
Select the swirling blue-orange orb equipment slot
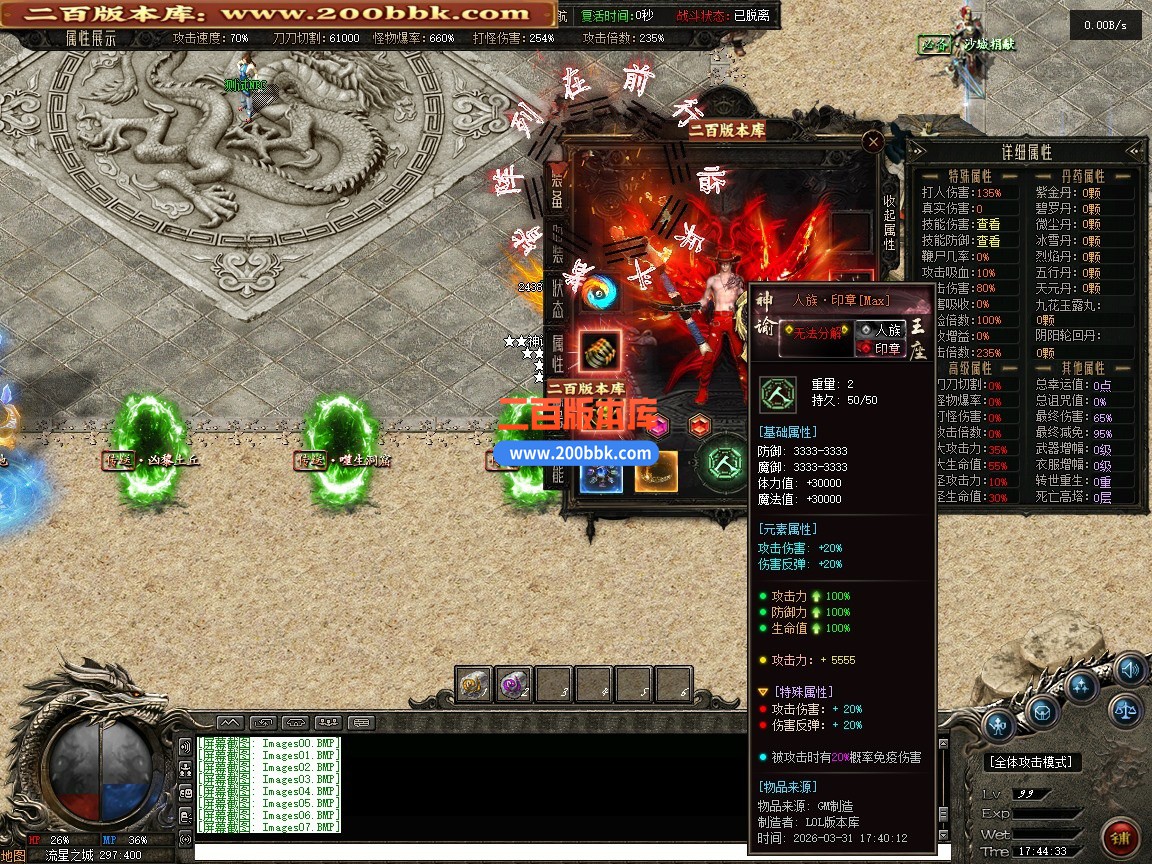pos(600,293)
